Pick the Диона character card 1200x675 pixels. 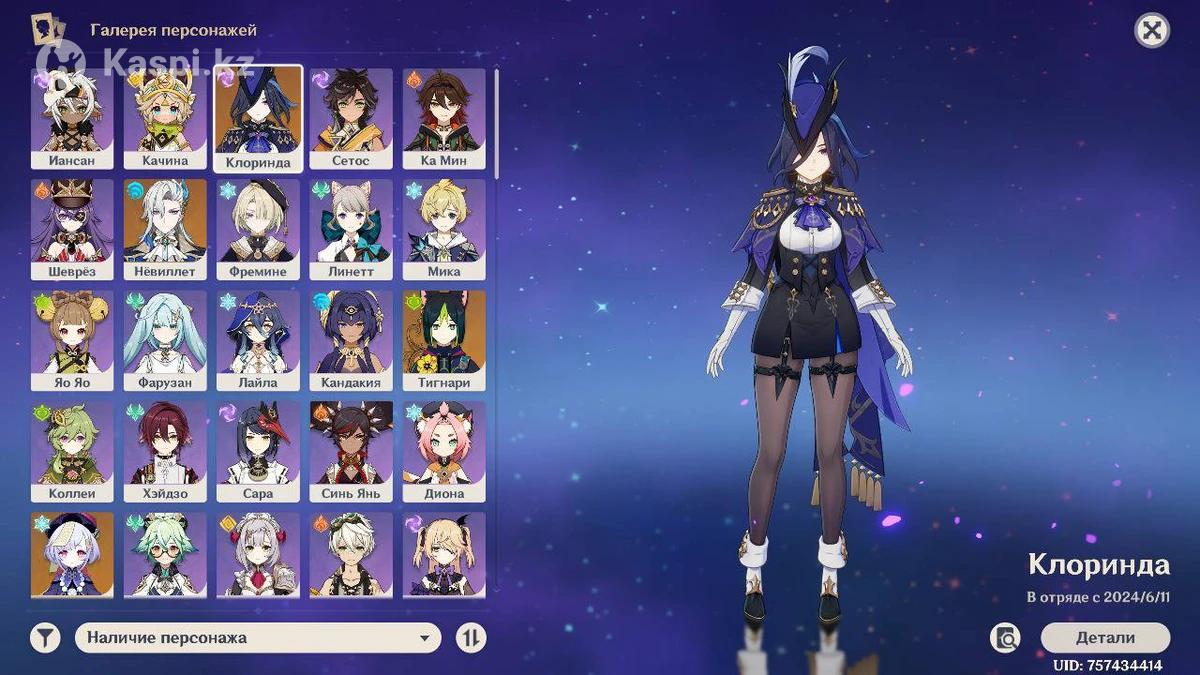(444, 451)
